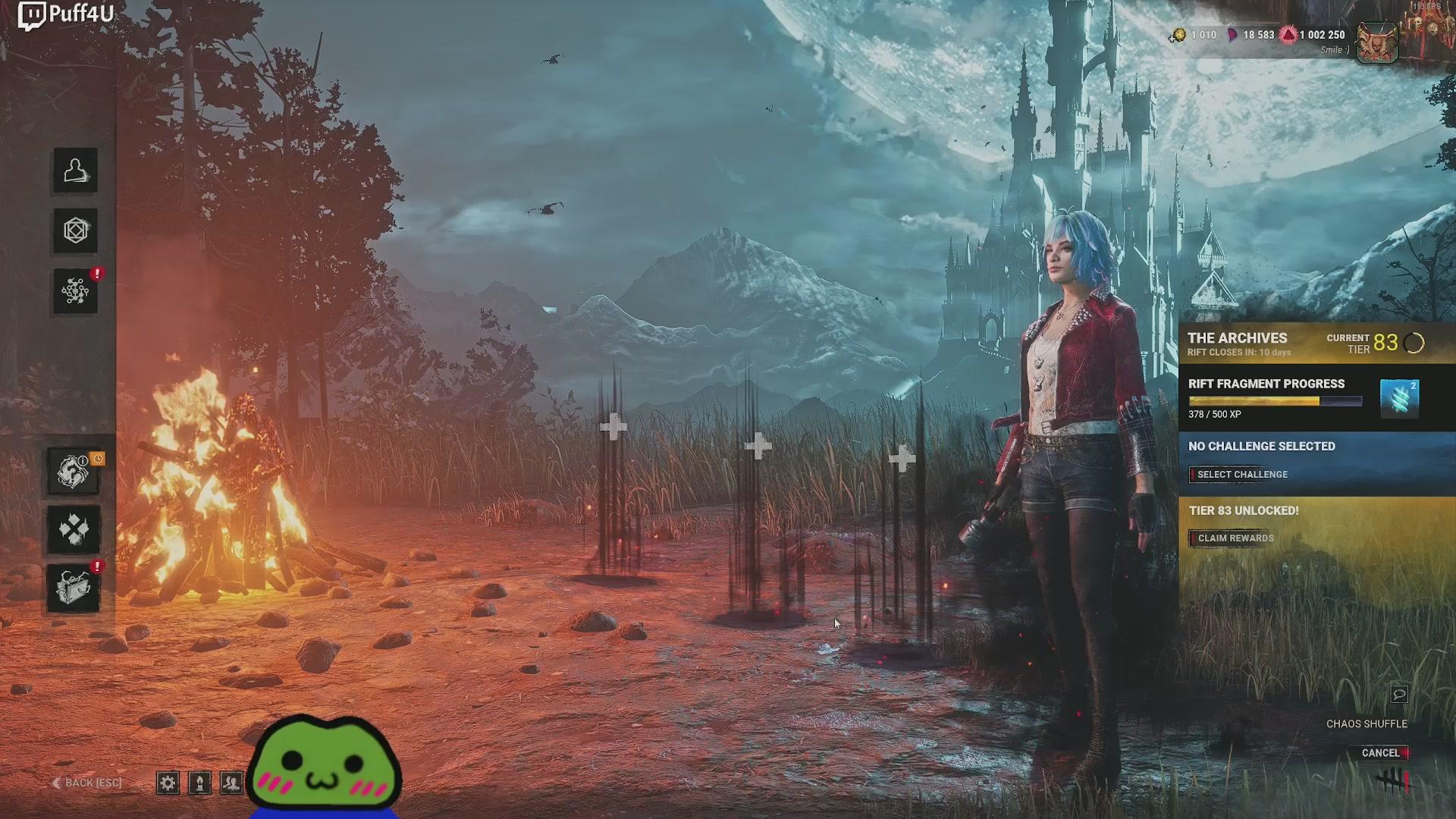Open Settings with the gear icon
1456x819 pixels.
click(x=168, y=783)
